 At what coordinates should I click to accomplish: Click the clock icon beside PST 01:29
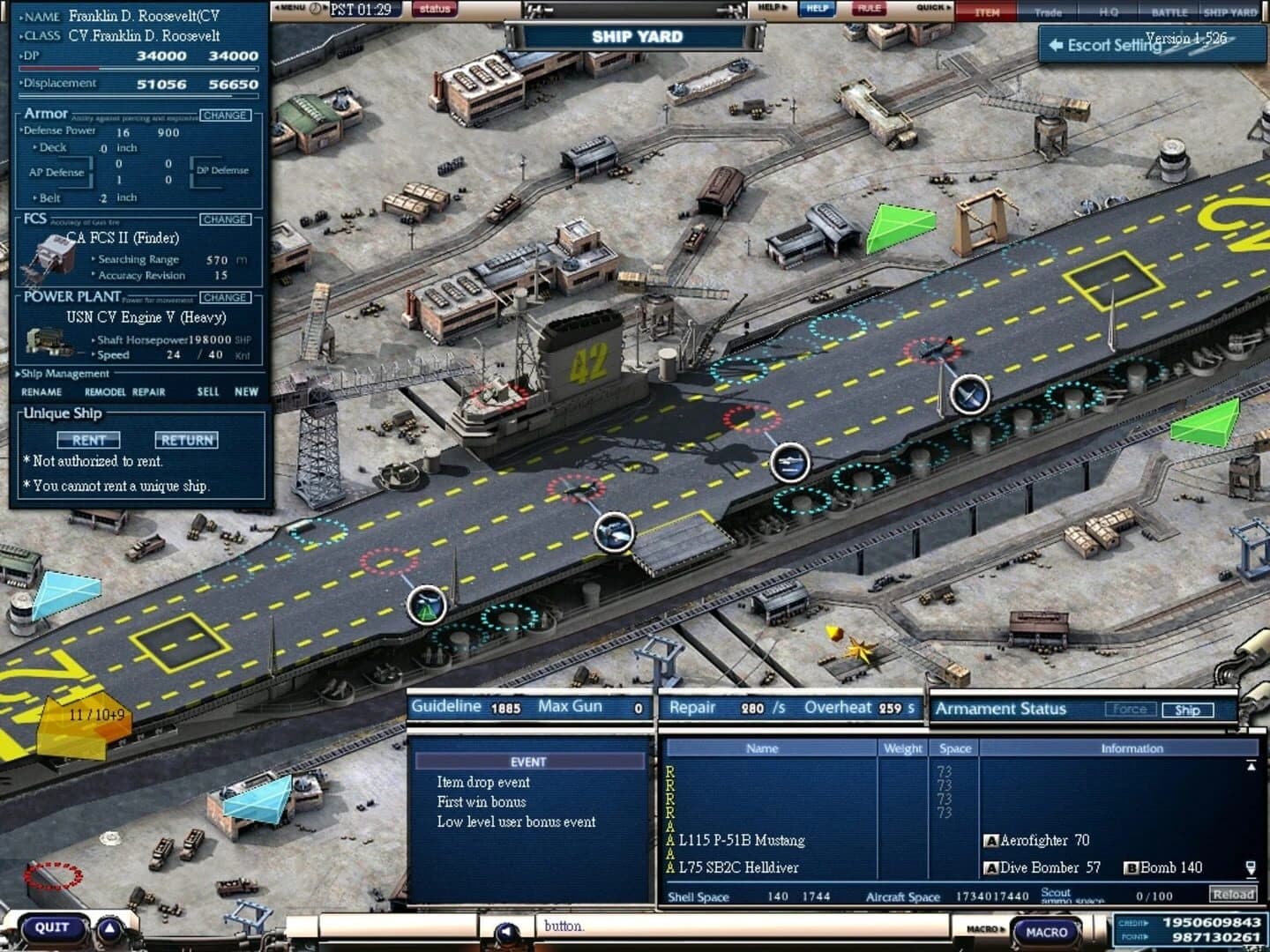click(314, 8)
